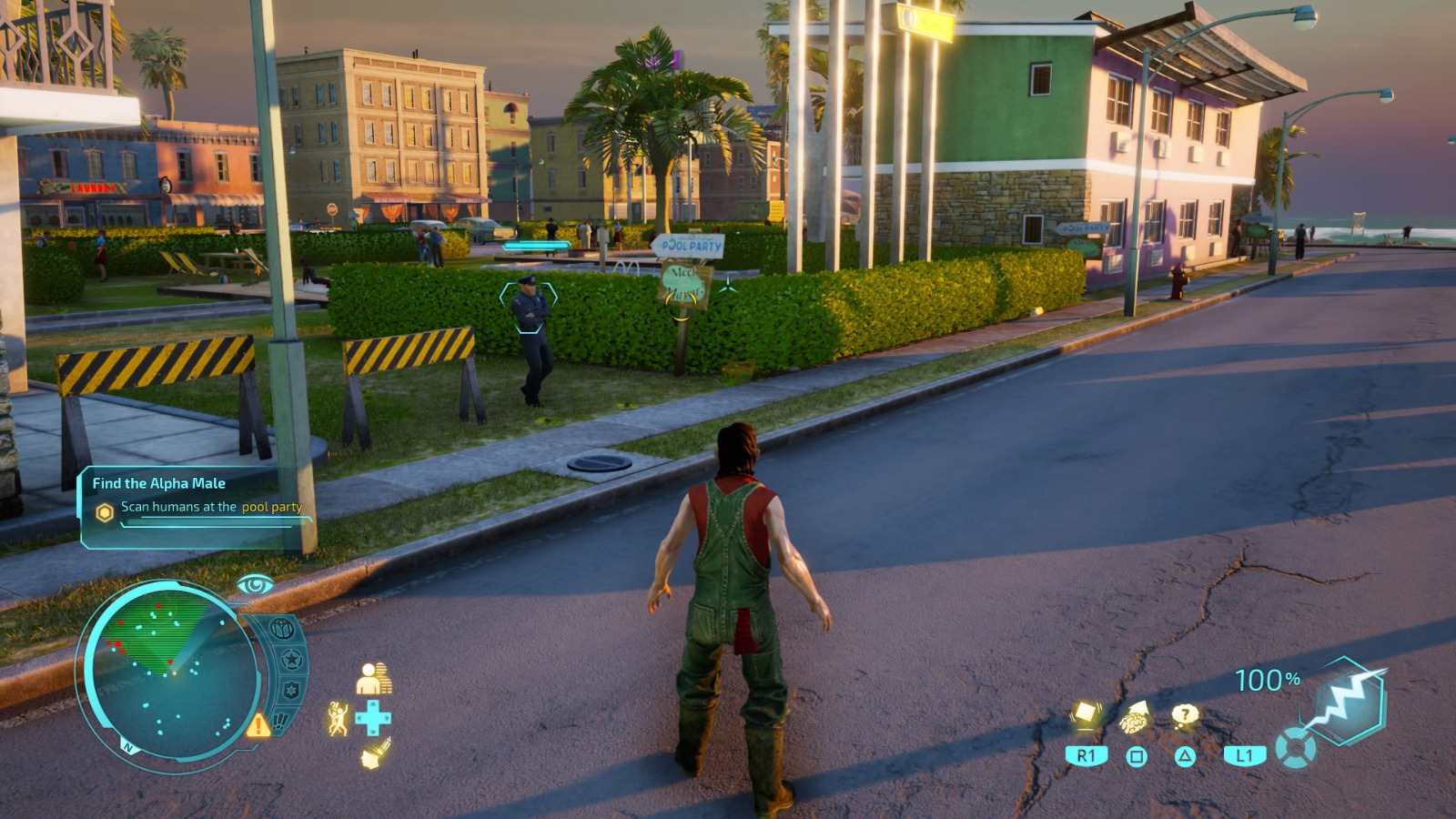This screenshot has height=819, width=1456.
Task: Select the shield emblem at top of alert panel
Action: tap(282, 628)
